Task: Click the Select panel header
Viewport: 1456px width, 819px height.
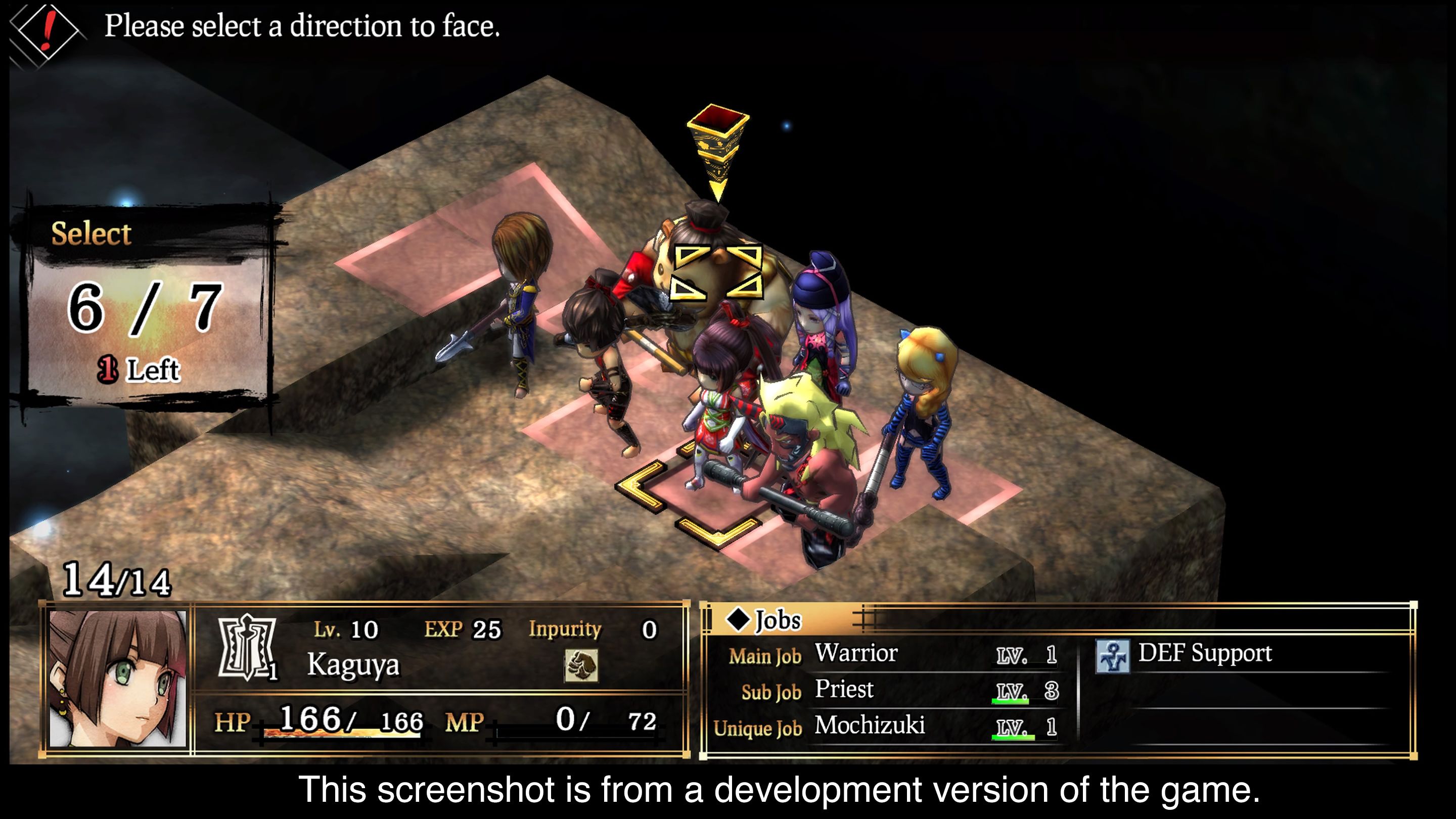Action: click(90, 234)
